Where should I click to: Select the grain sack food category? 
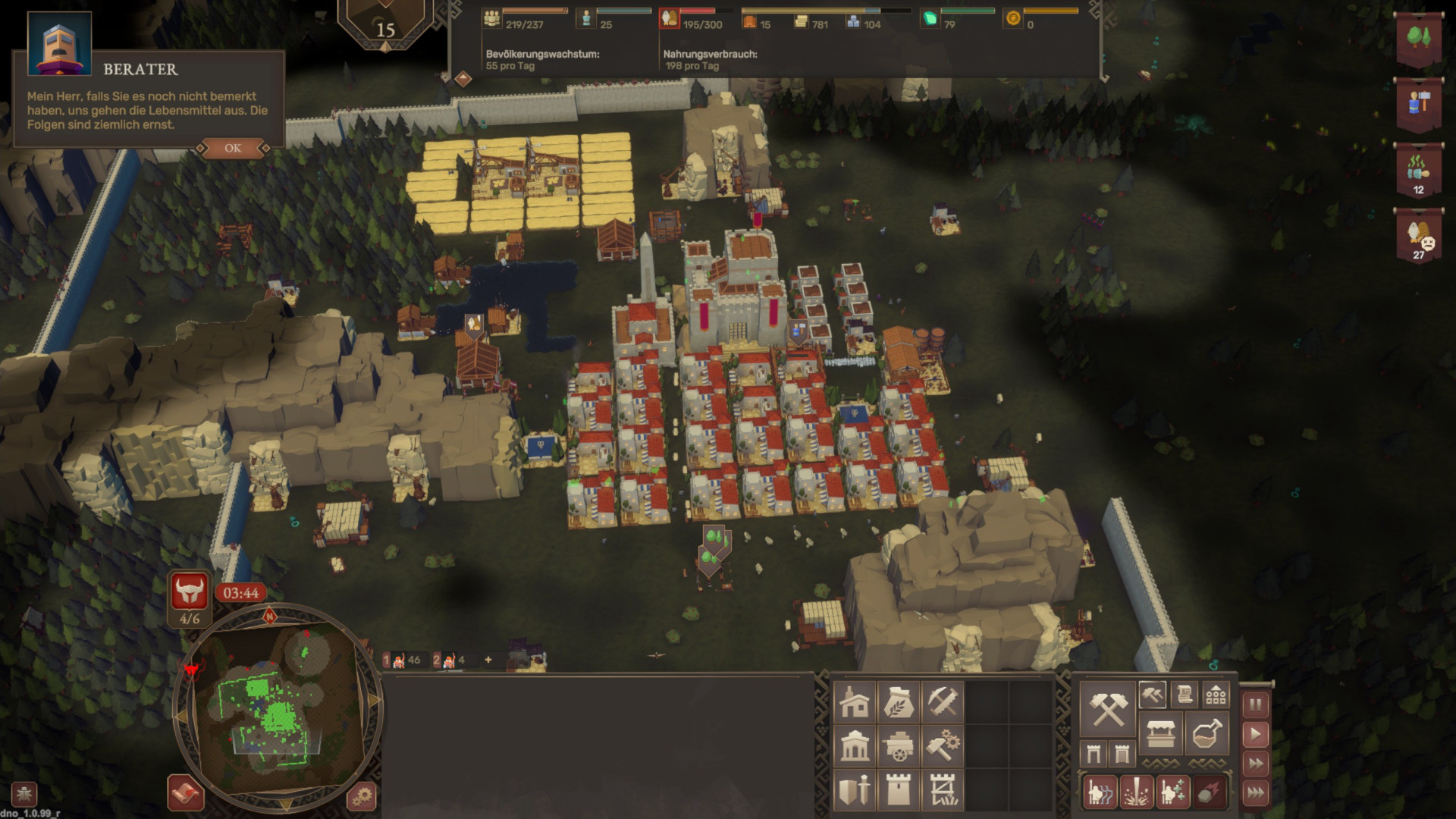(x=899, y=702)
